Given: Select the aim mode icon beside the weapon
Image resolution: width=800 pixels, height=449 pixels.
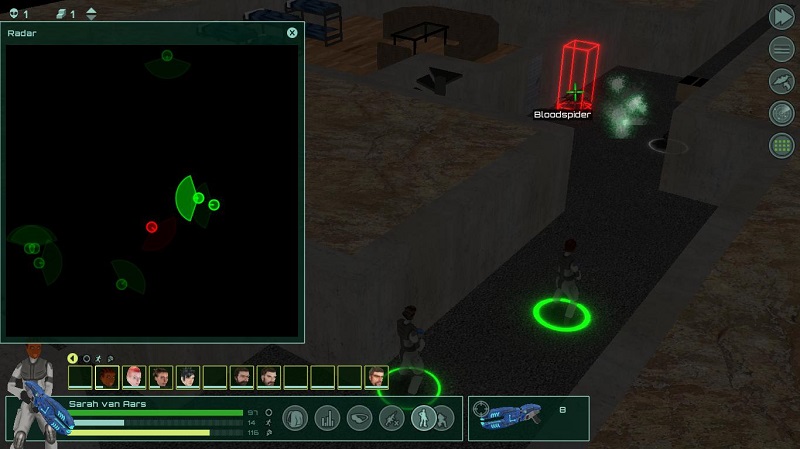Looking at the screenshot, I should [x=481, y=409].
